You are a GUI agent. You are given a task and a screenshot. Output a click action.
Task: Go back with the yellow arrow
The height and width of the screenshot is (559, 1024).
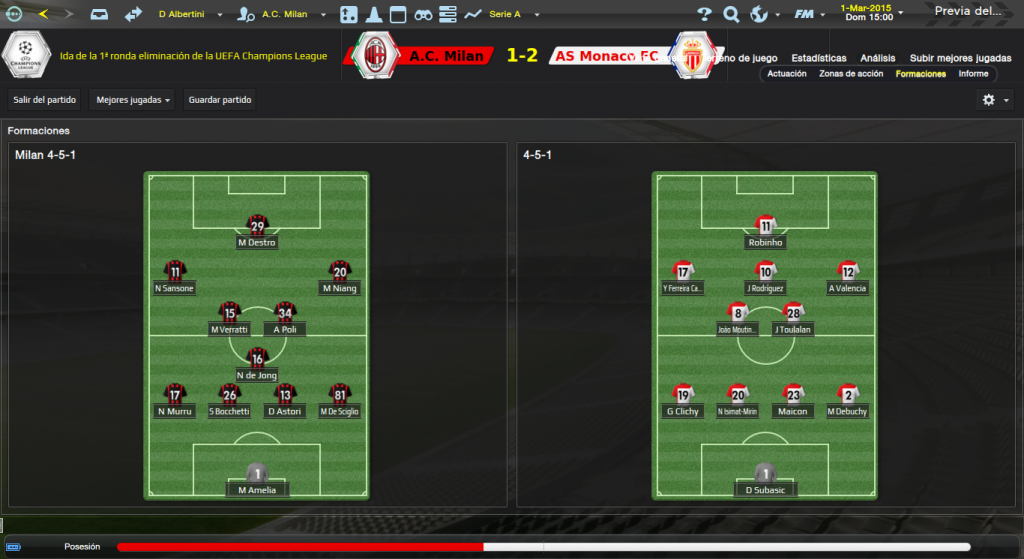point(43,14)
